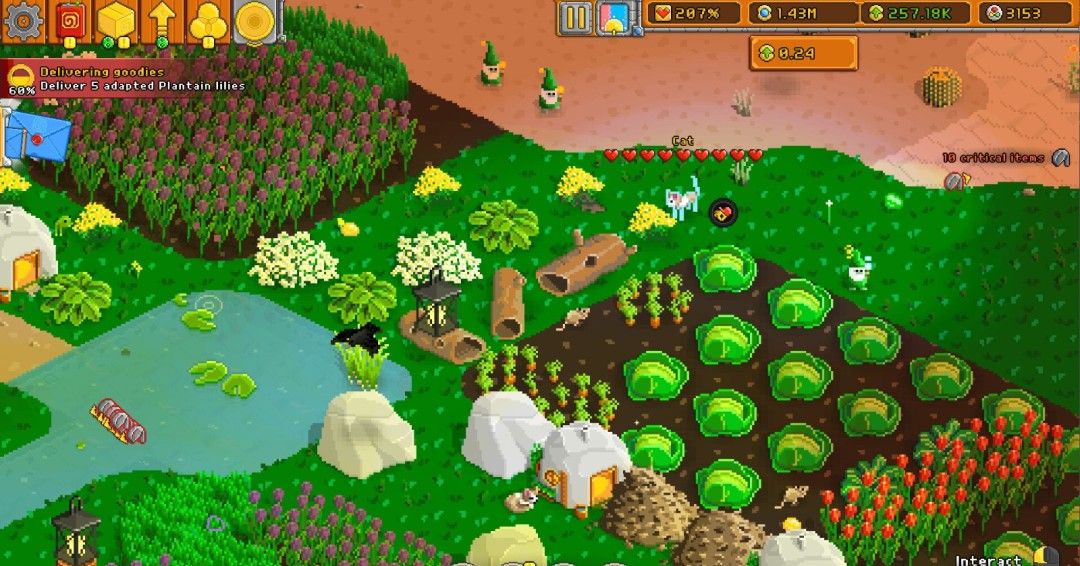Open the yellow crate inventory
The width and height of the screenshot is (1080, 566).
(x=116, y=20)
